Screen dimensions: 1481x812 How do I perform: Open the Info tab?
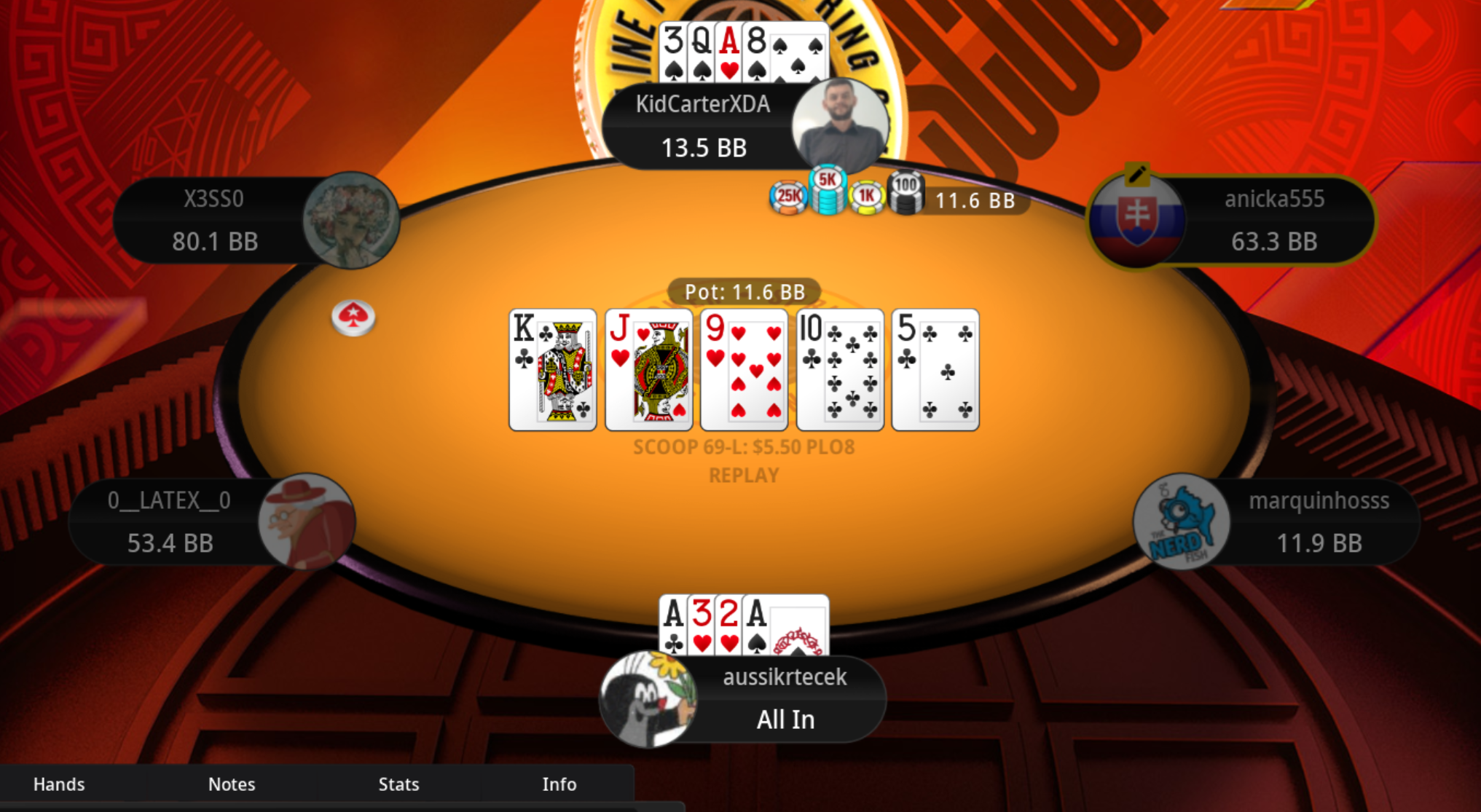click(559, 784)
